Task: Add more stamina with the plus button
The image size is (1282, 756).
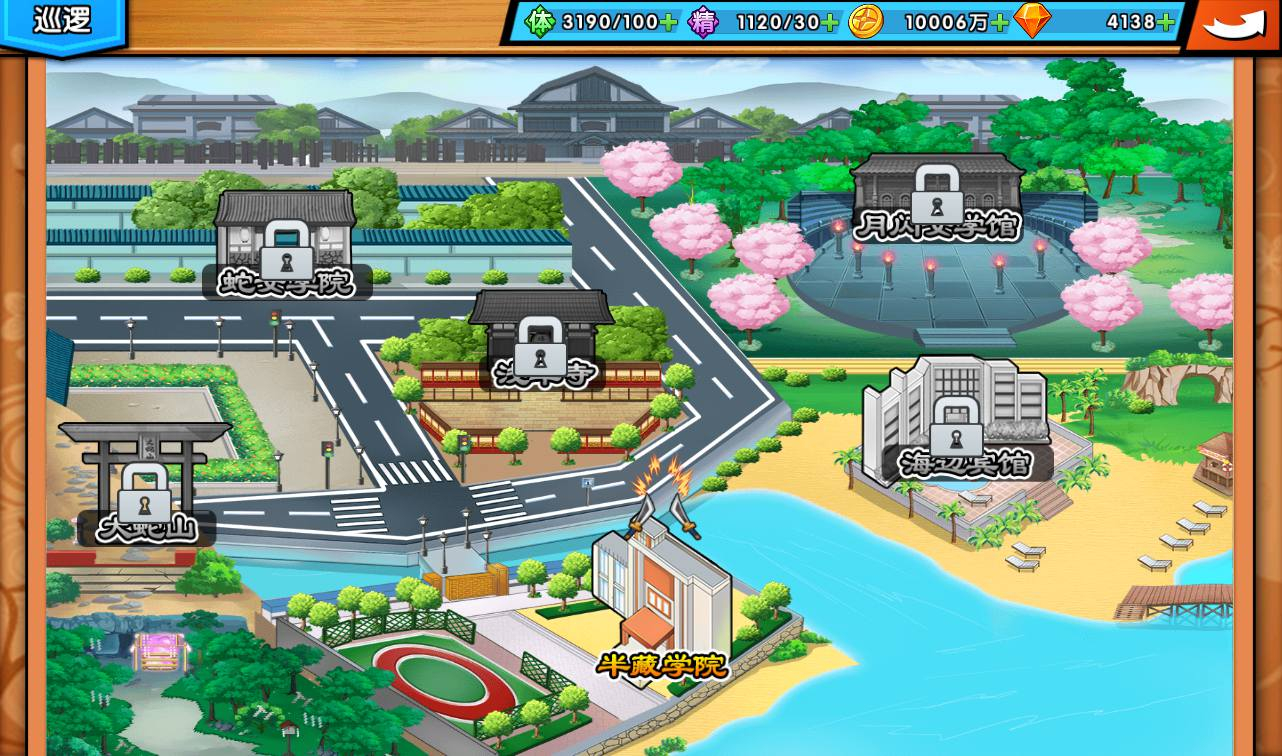Action: 668,22
